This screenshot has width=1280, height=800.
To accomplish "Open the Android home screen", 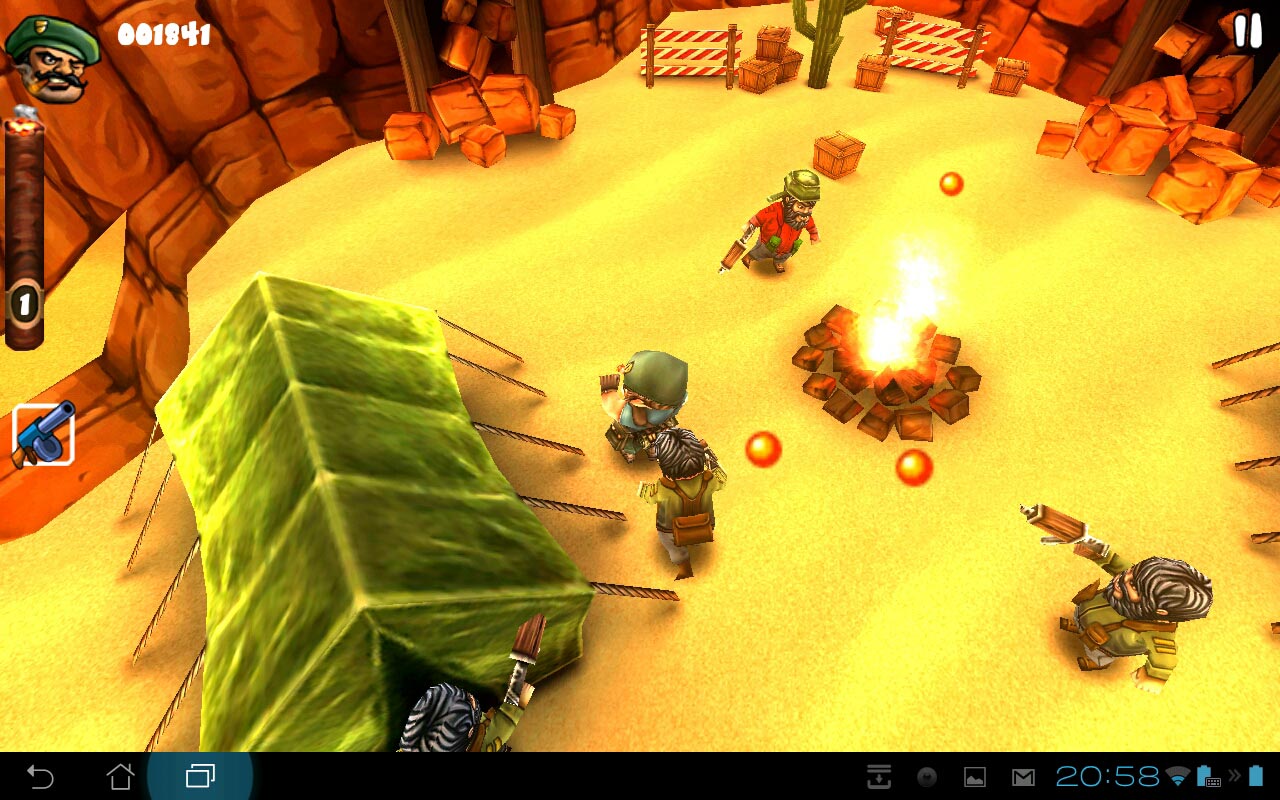I will [x=120, y=776].
